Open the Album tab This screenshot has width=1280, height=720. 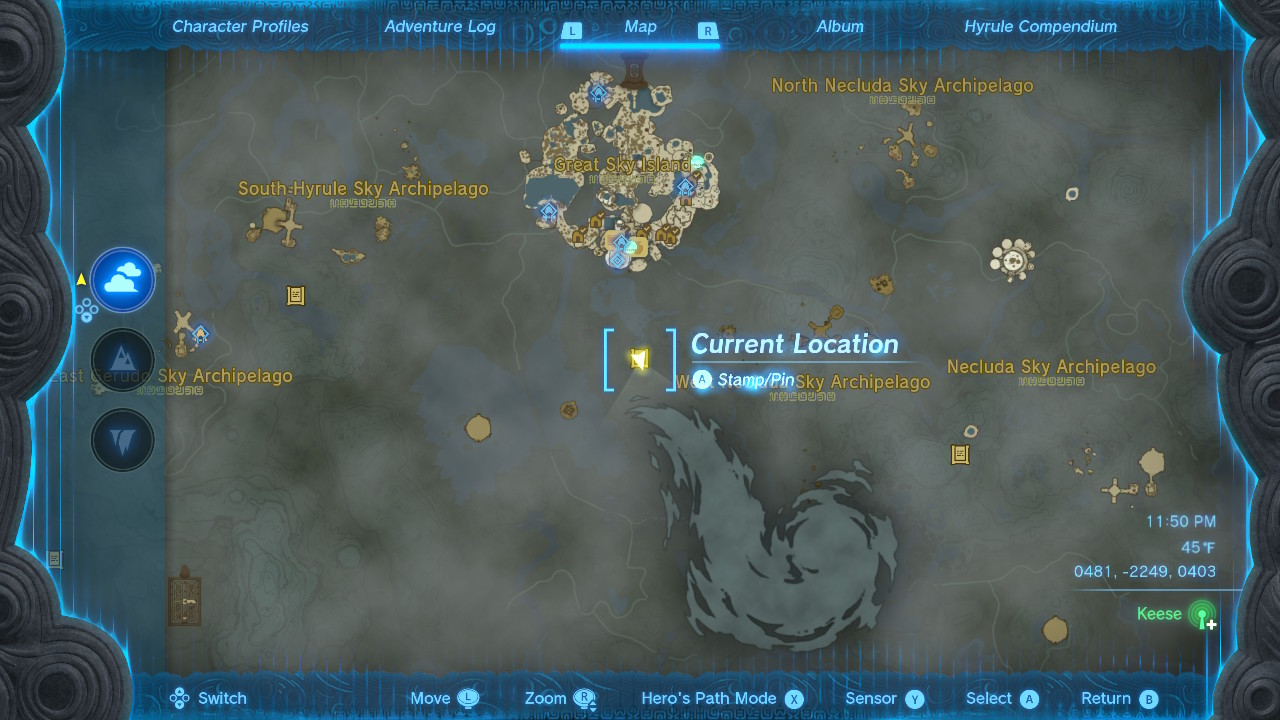(840, 27)
